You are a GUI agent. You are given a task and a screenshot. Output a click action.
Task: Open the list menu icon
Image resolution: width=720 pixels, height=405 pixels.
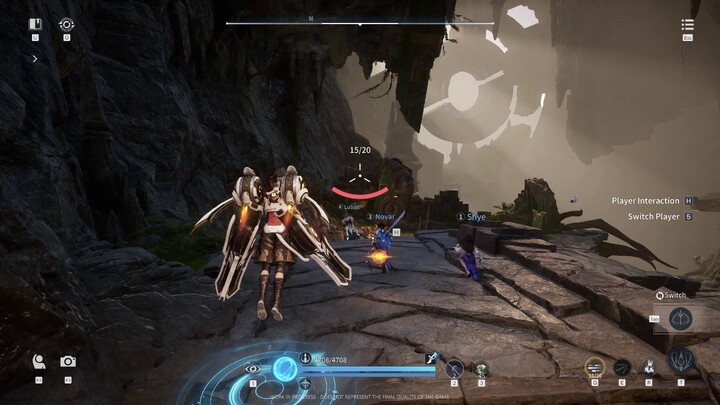(x=688, y=25)
